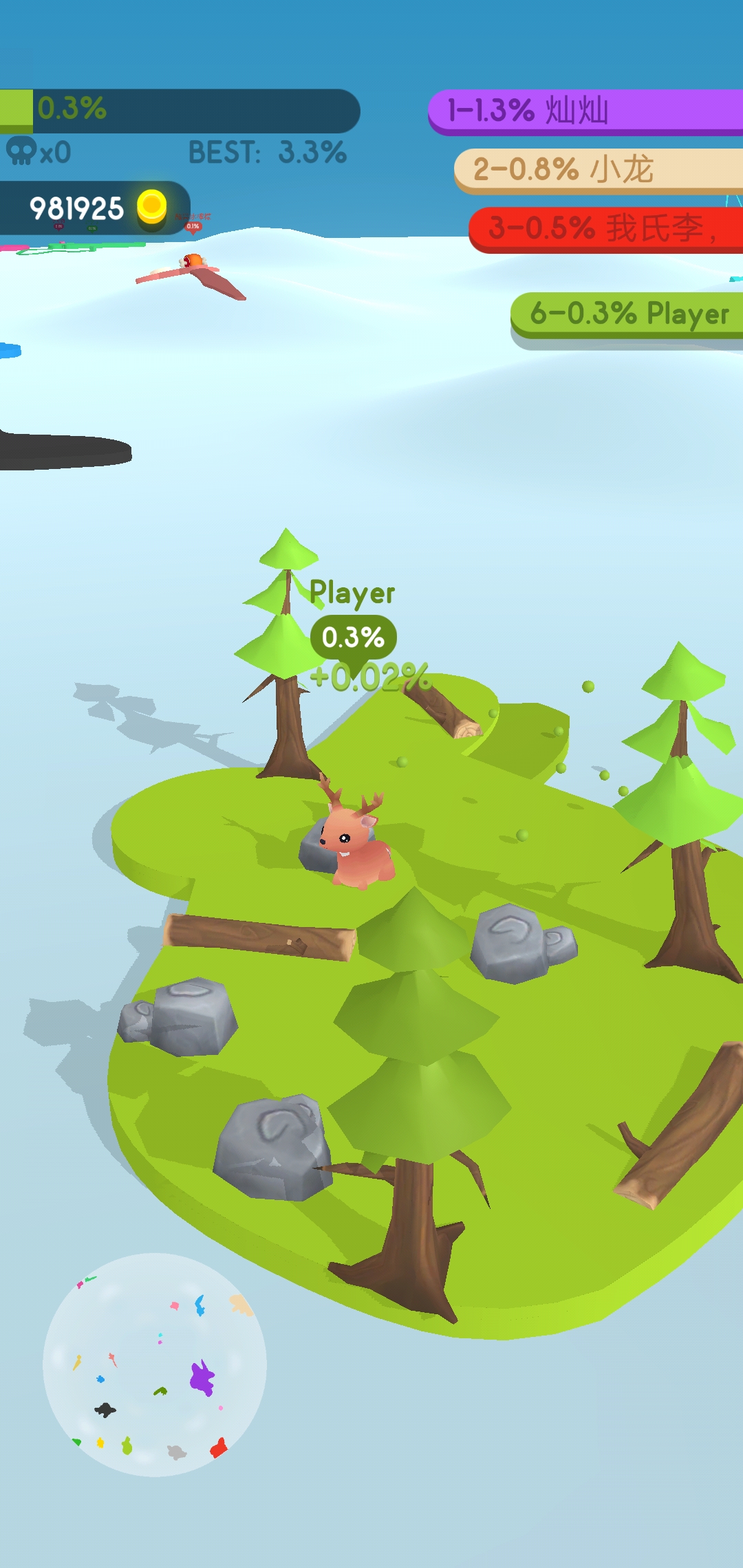
Task: Select the second-place 小龙 leaderboard row
Action: (599, 169)
